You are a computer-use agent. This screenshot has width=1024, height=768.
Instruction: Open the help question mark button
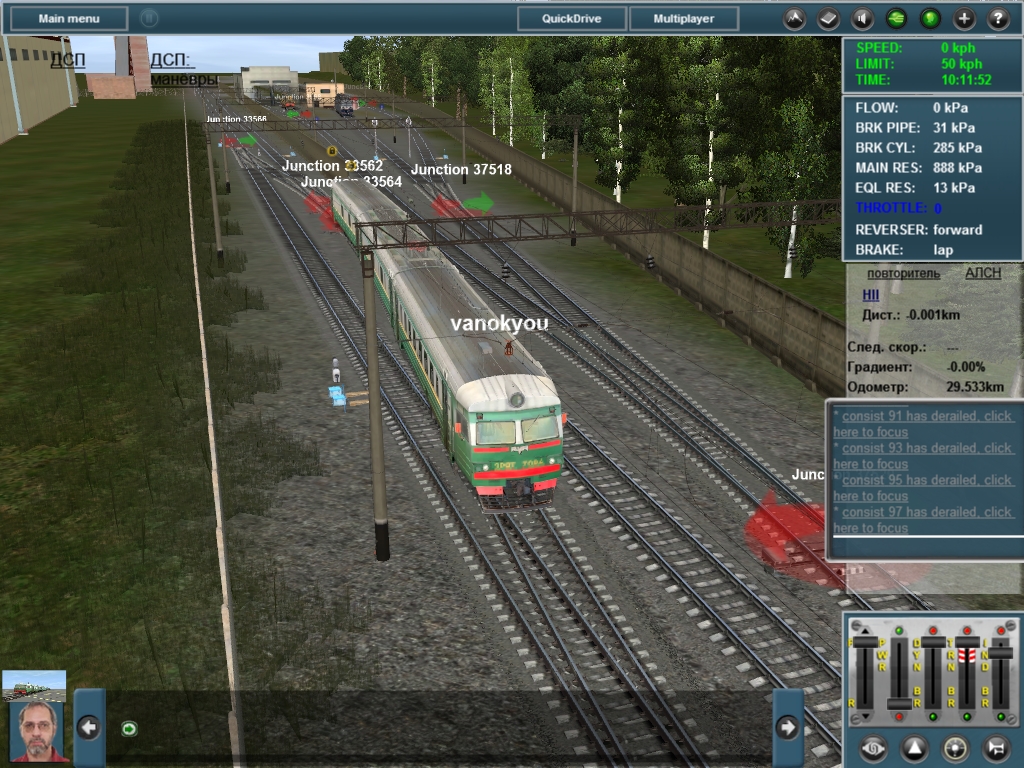point(998,18)
